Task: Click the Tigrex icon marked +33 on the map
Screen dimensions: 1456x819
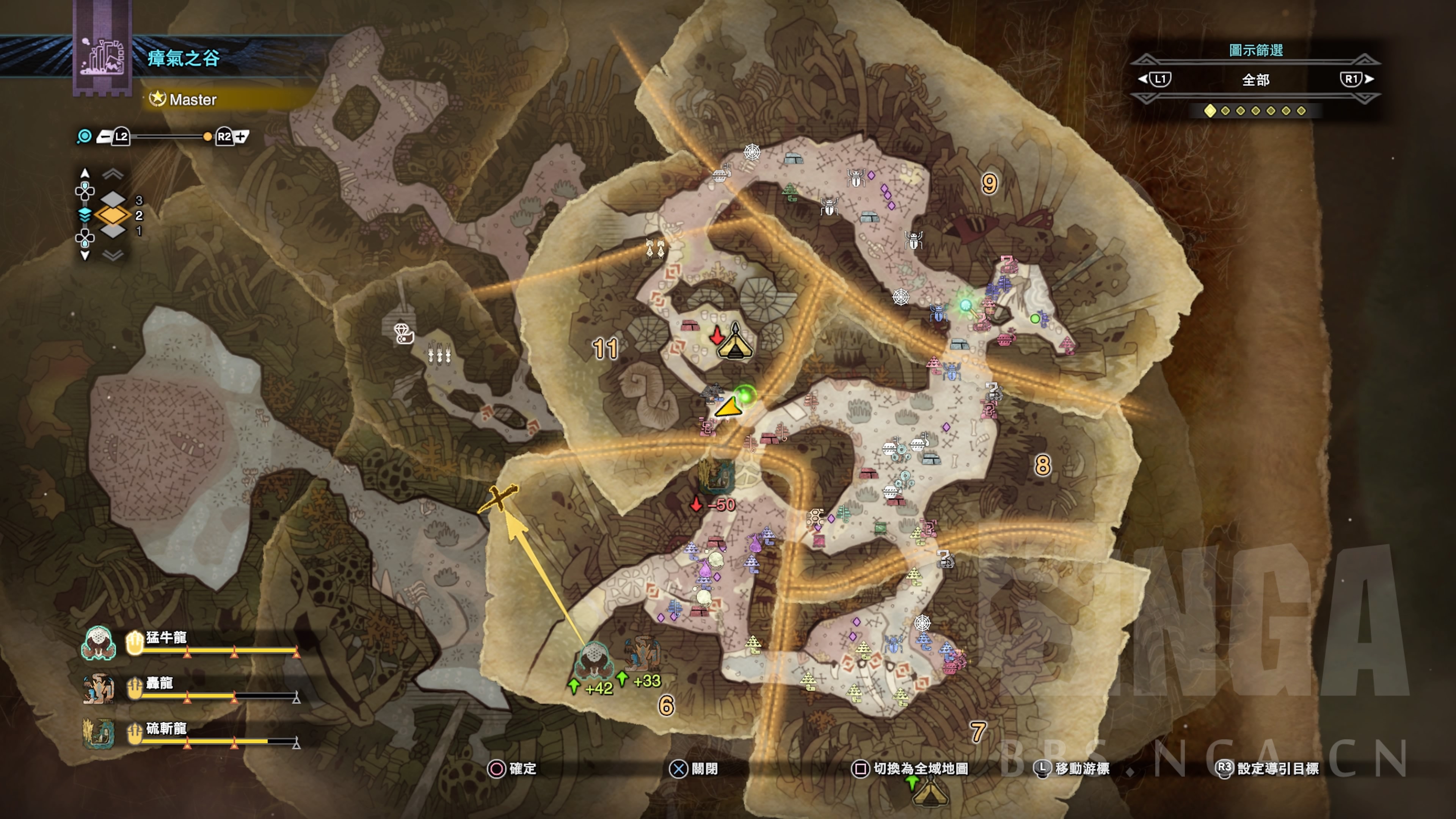Action: point(643,654)
